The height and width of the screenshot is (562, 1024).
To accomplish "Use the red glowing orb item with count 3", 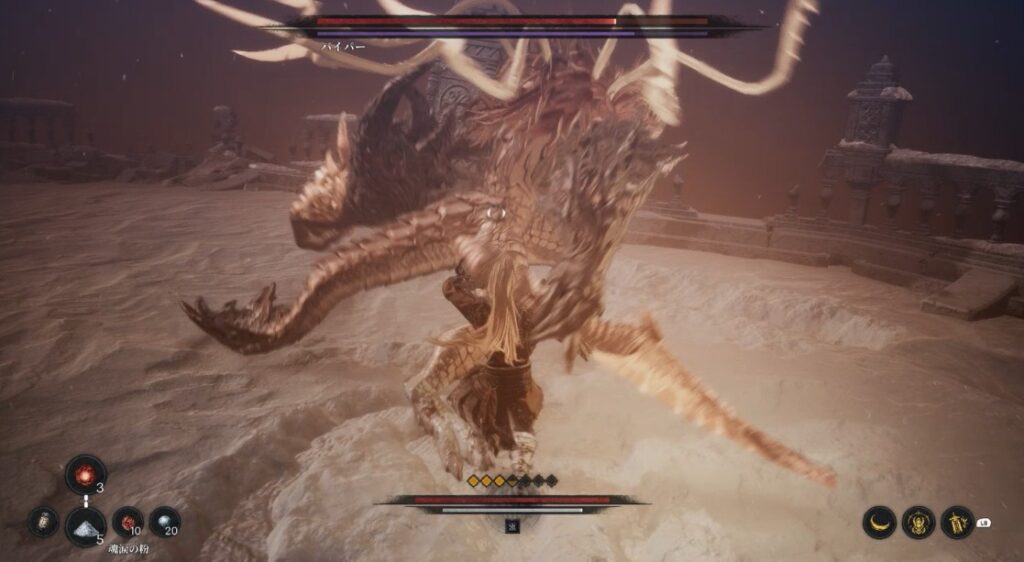I will pyautogui.click(x=86, y=473).
